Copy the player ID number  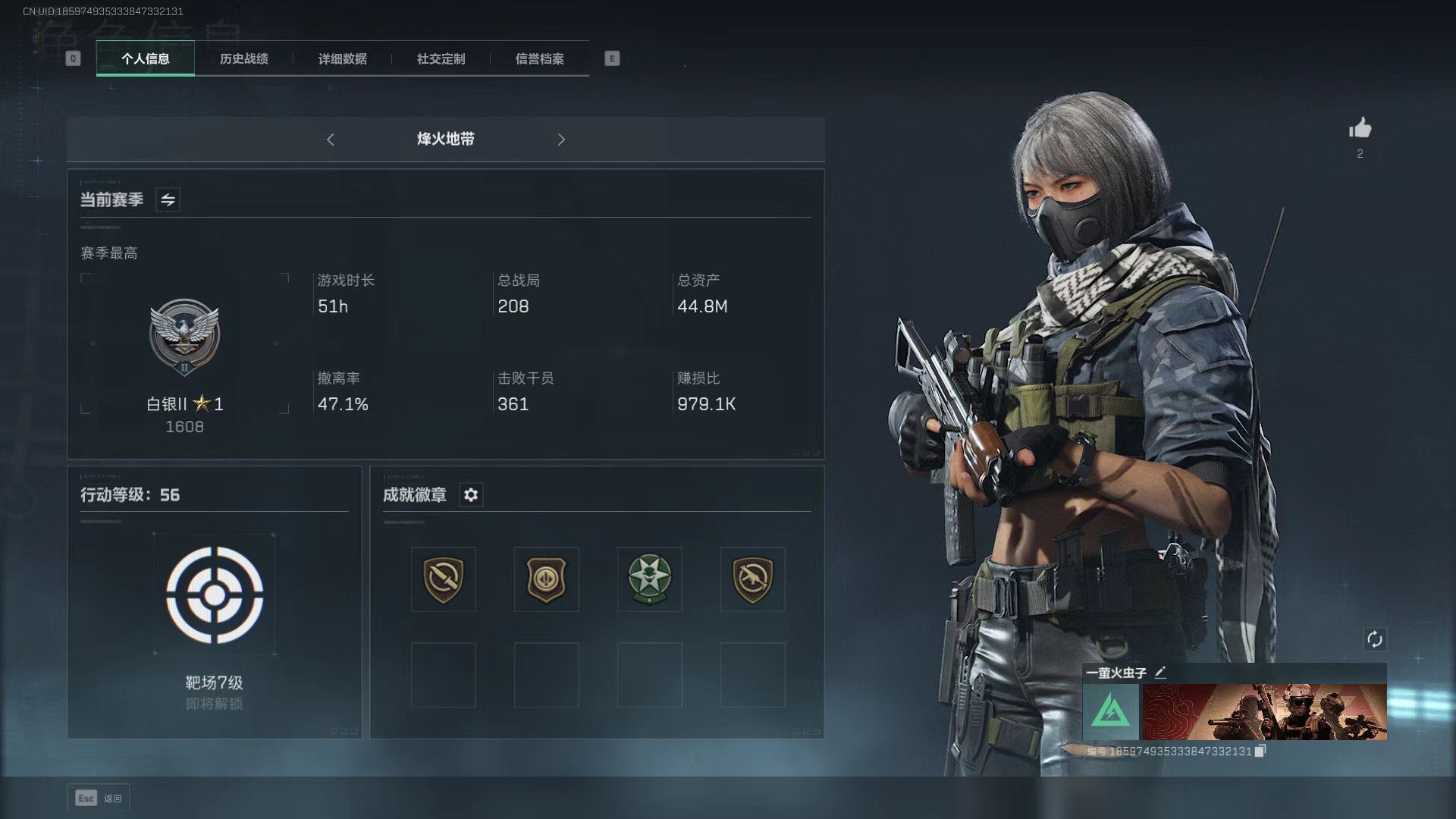[1260, 751]
